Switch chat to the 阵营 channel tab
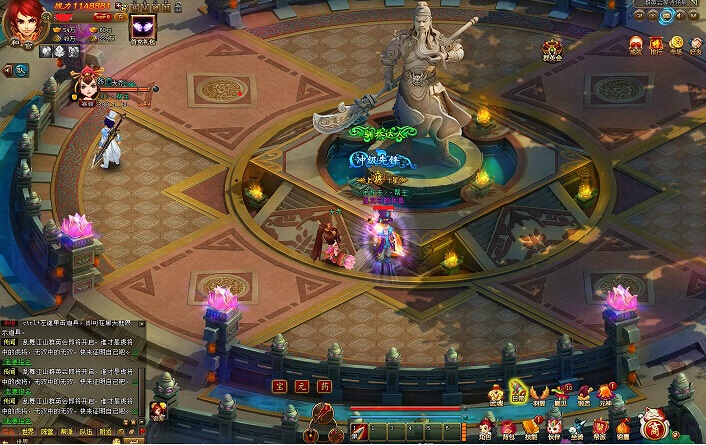Viewport: 706px width, 445px height. (x=47, y=432)
